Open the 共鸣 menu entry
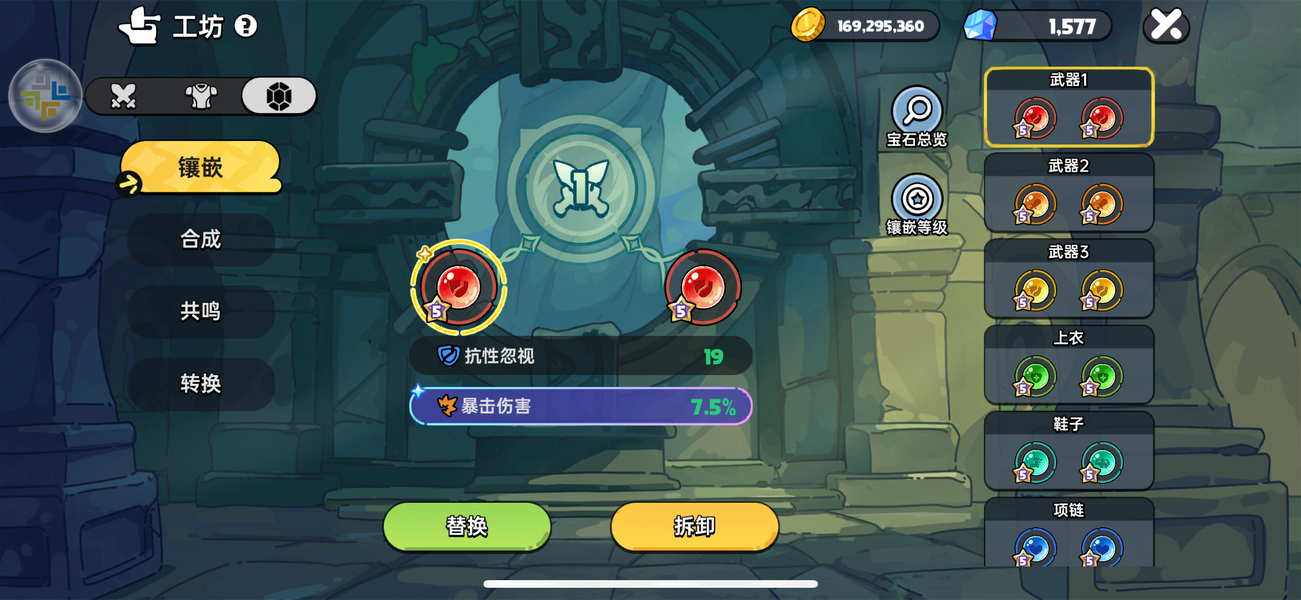Image resolution: width=1301 pixels, height=600 pixels. (x=200, y=311)
